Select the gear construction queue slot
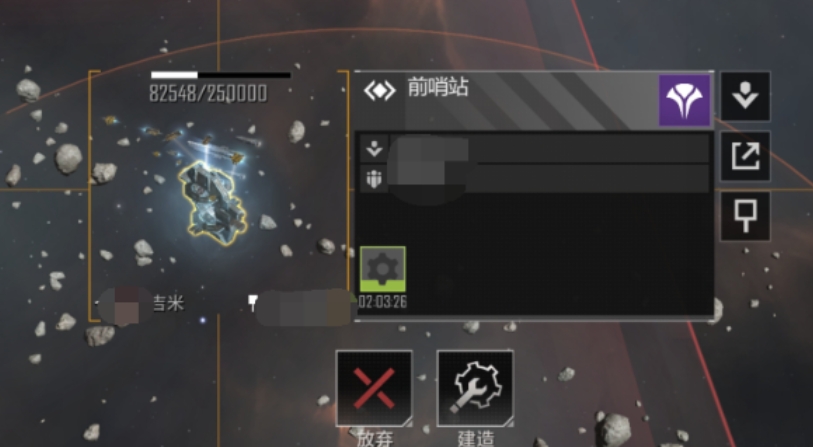This screenshot has height=447, width=813. pyautogui.click(x=383, y=269)
